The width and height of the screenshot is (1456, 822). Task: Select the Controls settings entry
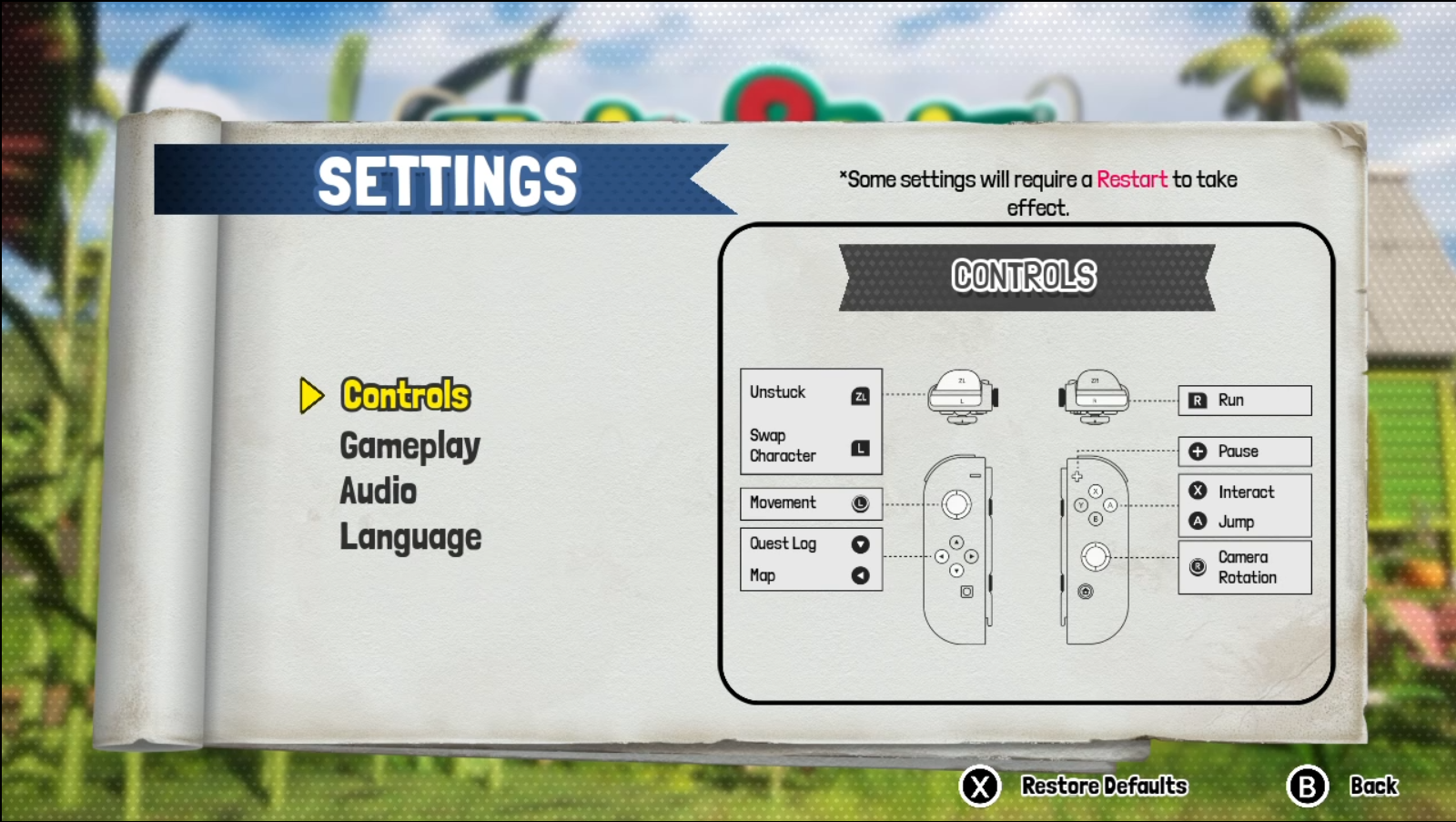(x=405, y=395)
